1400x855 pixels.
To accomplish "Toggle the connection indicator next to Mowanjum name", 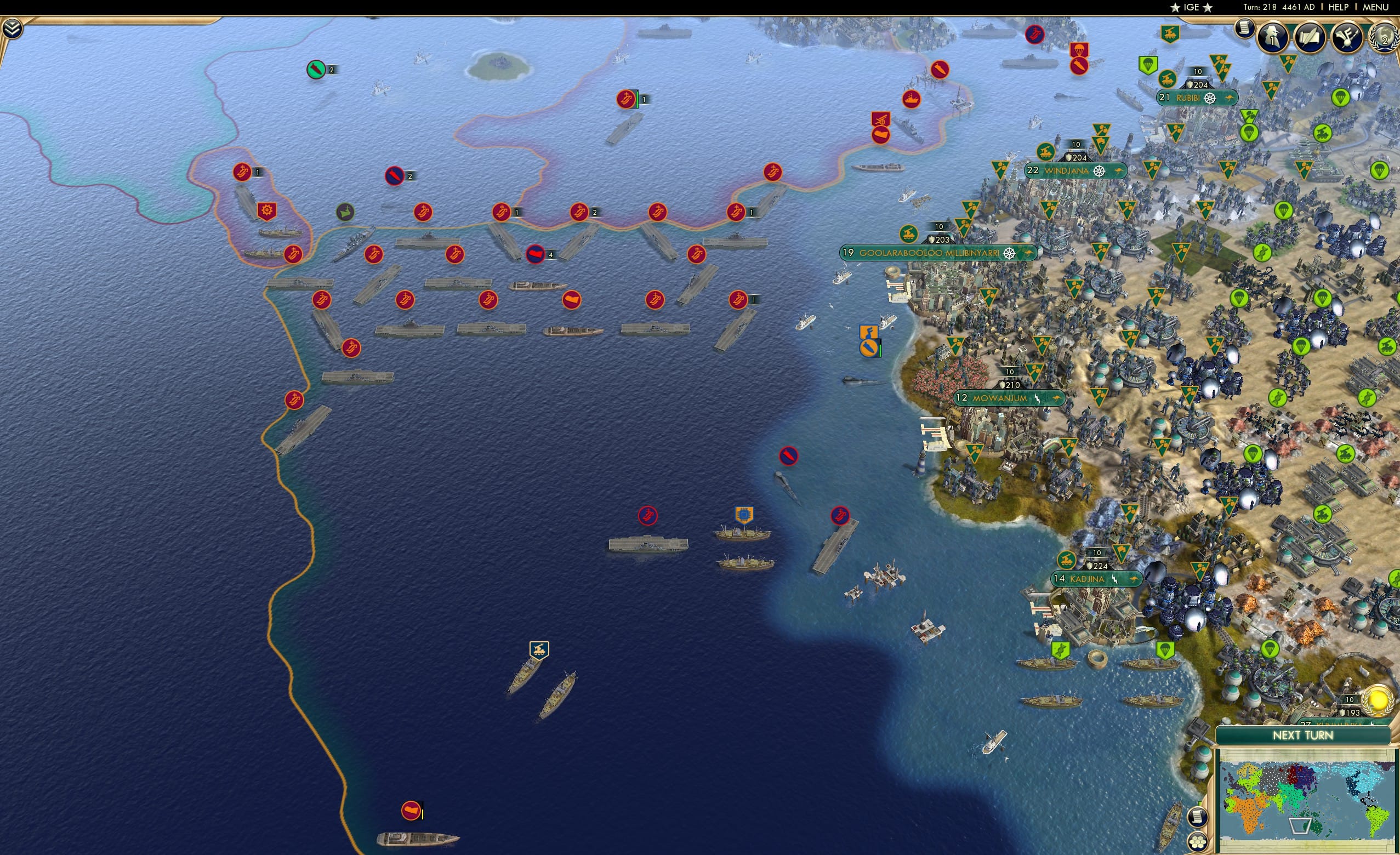I will click(x=1038, y=400).
